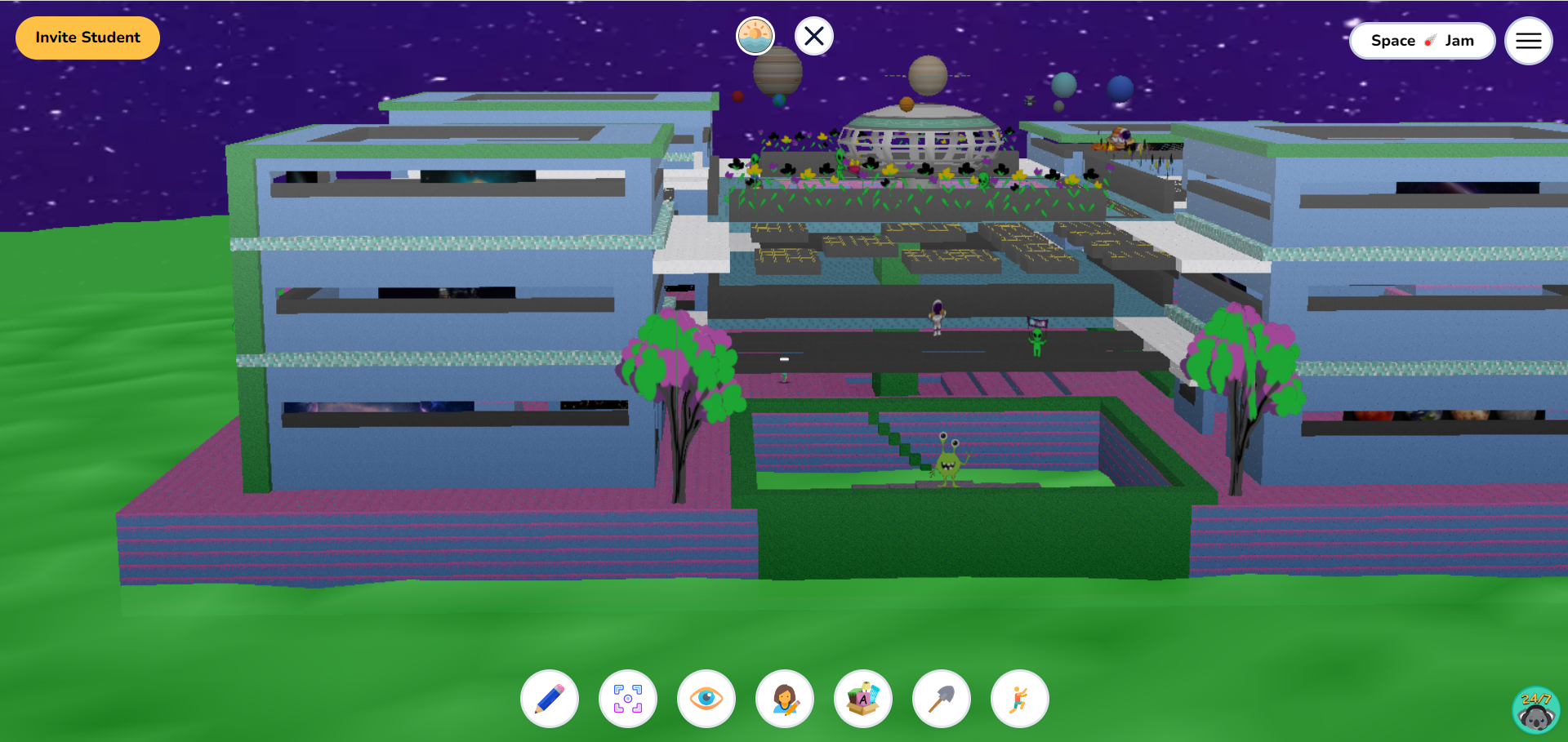The width and height of the screenshot is (1568, 742).
Task: Dismiss the overlay with the X button
Action: pos(813,35)
